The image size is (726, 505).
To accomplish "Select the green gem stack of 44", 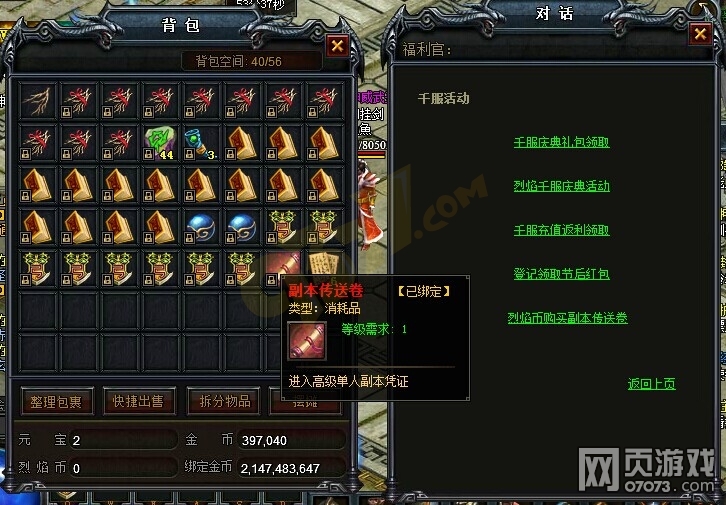I will tap(160, 143).
